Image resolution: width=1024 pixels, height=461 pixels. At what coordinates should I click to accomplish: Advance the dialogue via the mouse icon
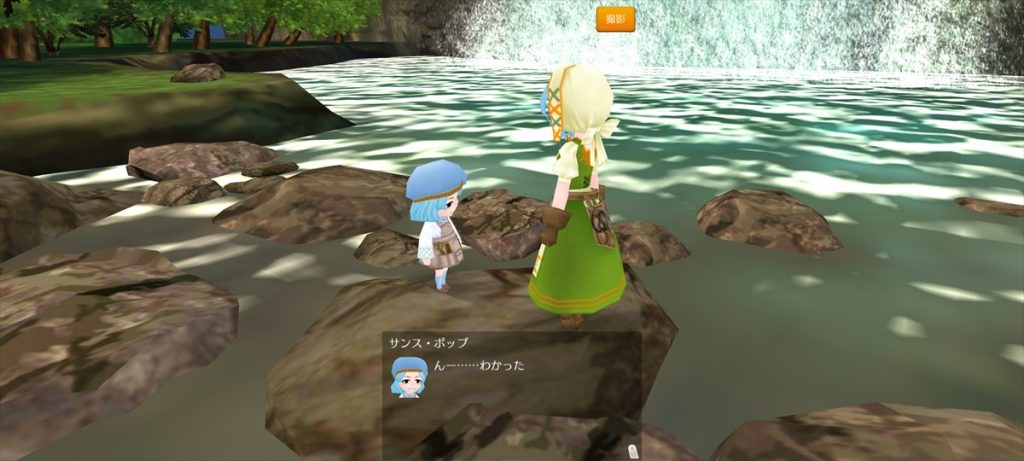pos(632,451)
